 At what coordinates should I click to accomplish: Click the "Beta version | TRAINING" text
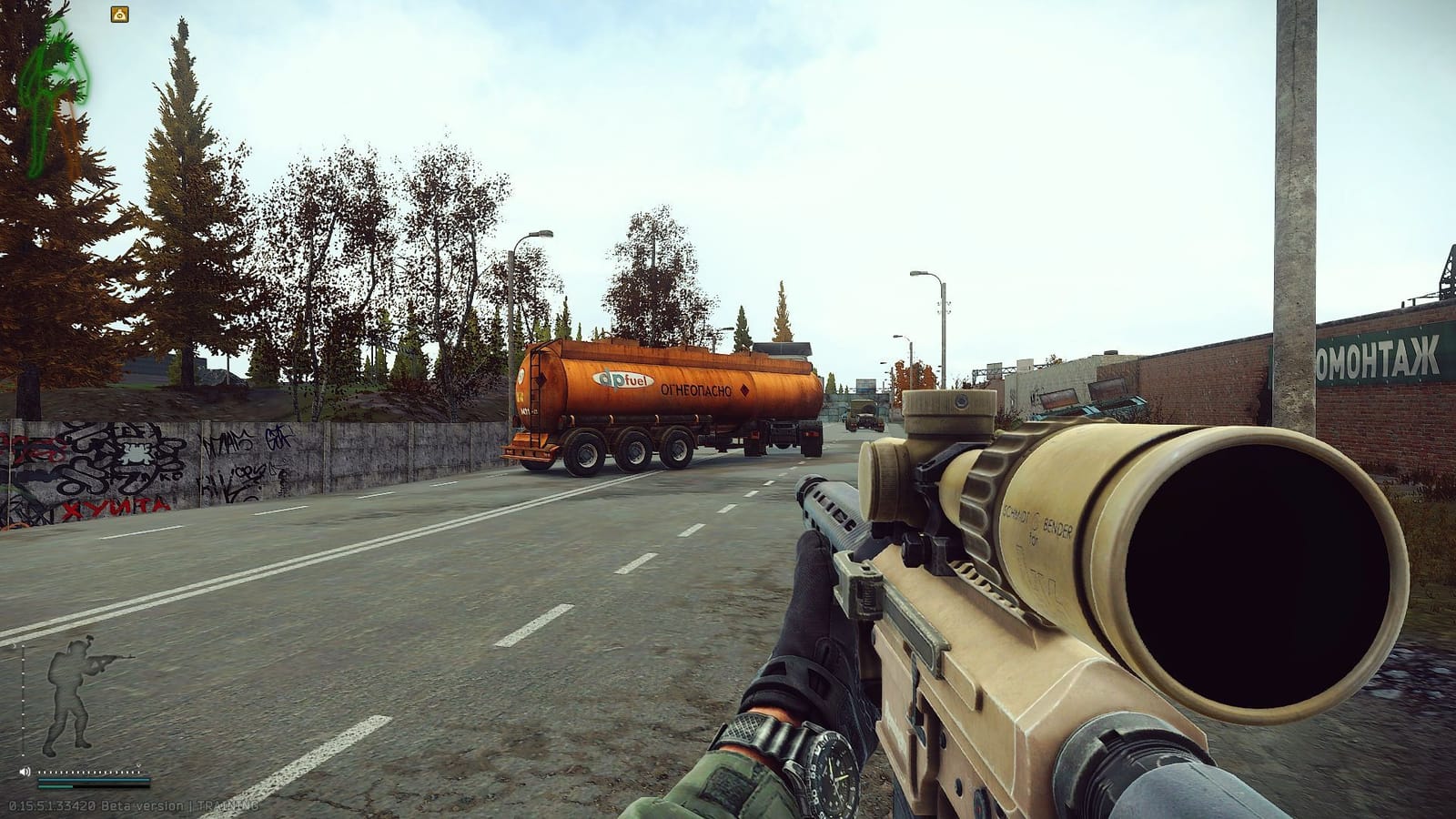click(x=182, y=804)
